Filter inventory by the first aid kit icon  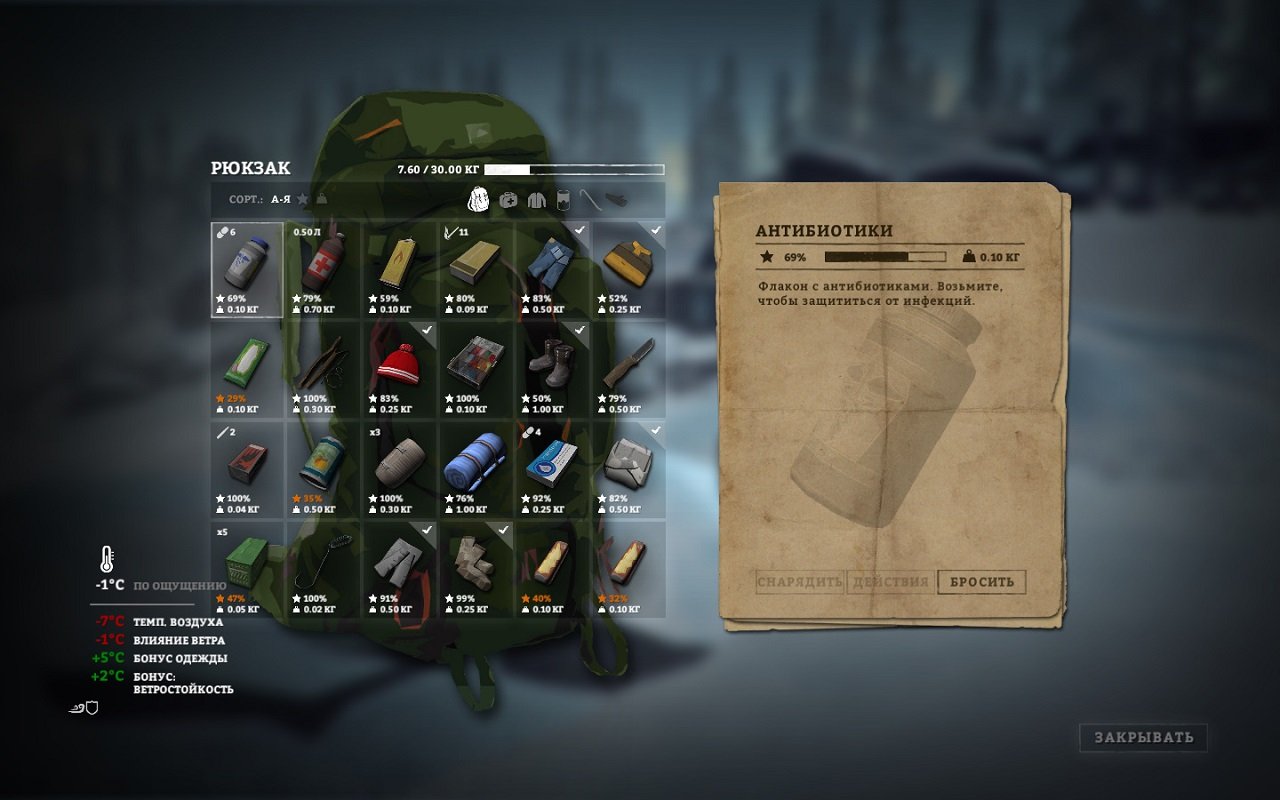click(508, 200)
